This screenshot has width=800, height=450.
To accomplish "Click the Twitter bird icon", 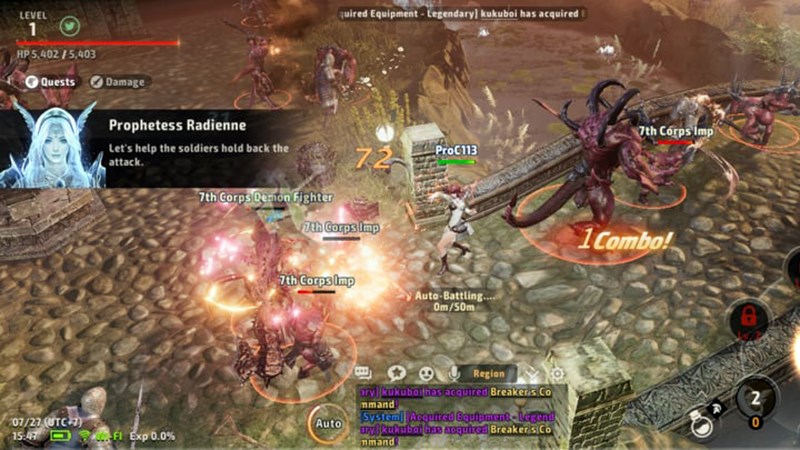I will (69, 27).
